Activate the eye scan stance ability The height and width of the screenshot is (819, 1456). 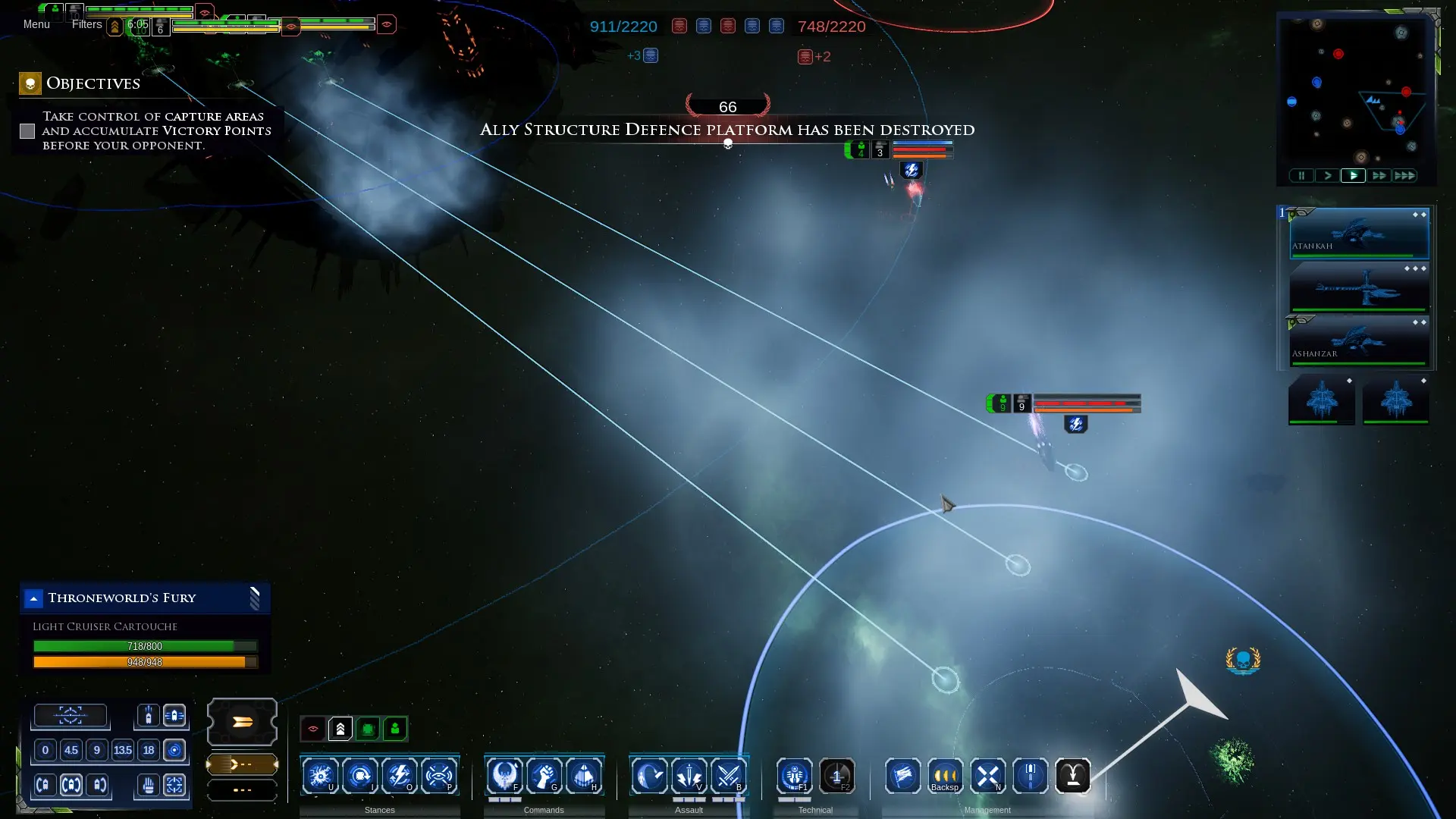[x=439, y=776]
